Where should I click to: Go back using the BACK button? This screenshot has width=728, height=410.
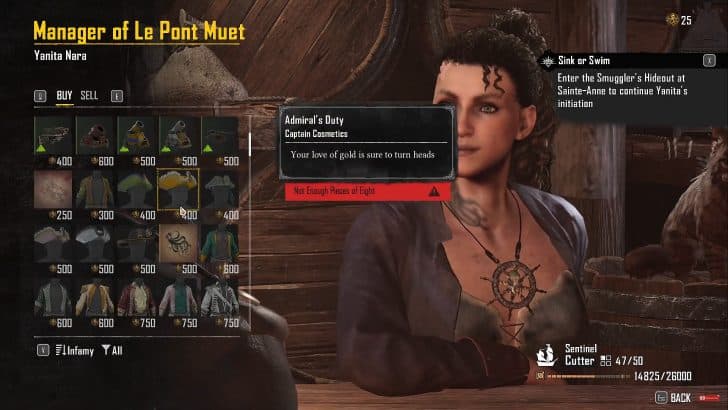click(x=680, y=398)
